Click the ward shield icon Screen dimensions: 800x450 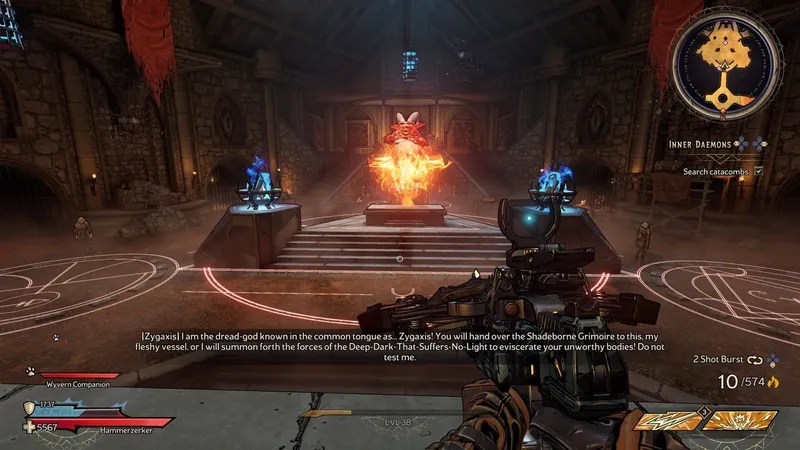29,408
